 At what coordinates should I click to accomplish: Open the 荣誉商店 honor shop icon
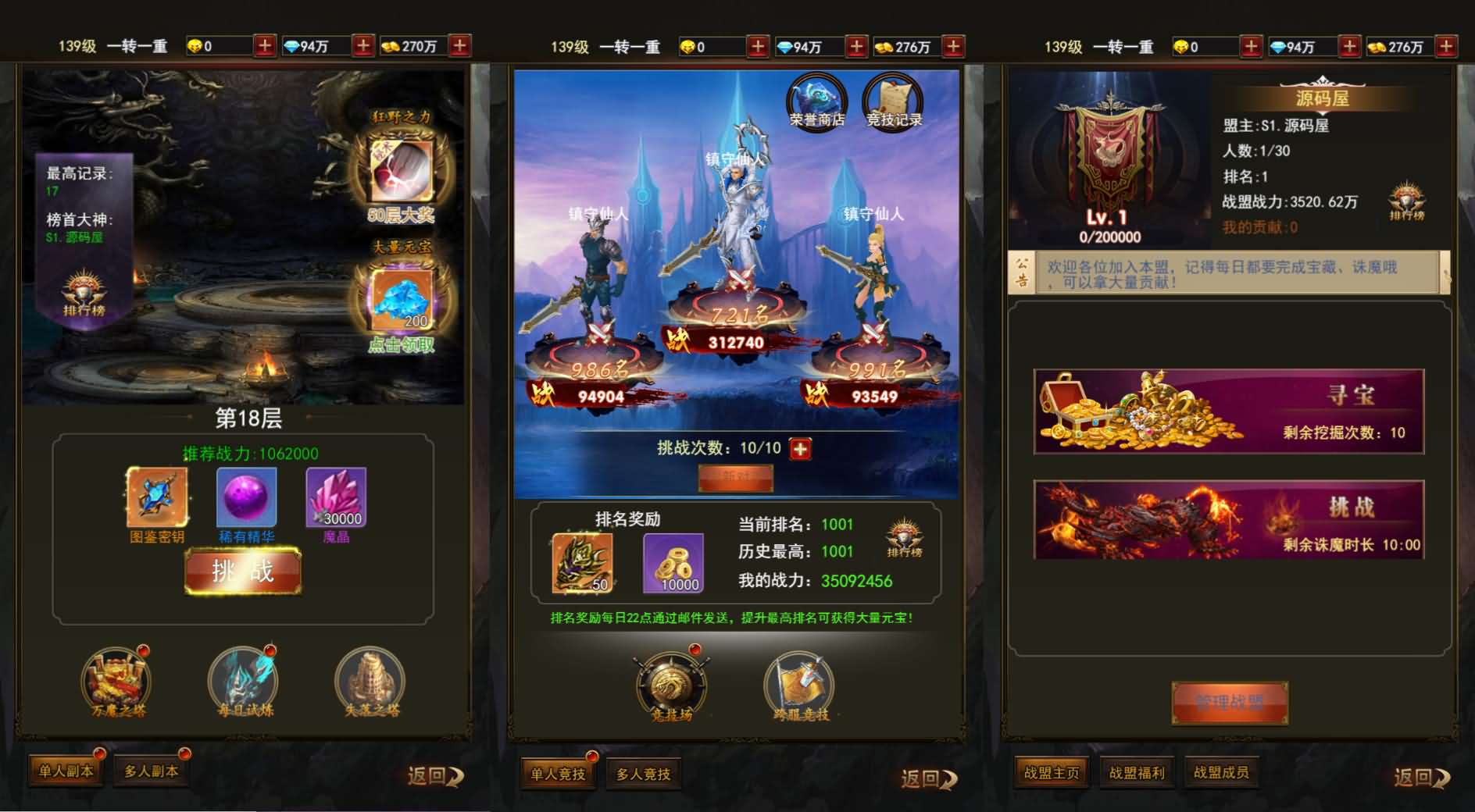(817, 101)
